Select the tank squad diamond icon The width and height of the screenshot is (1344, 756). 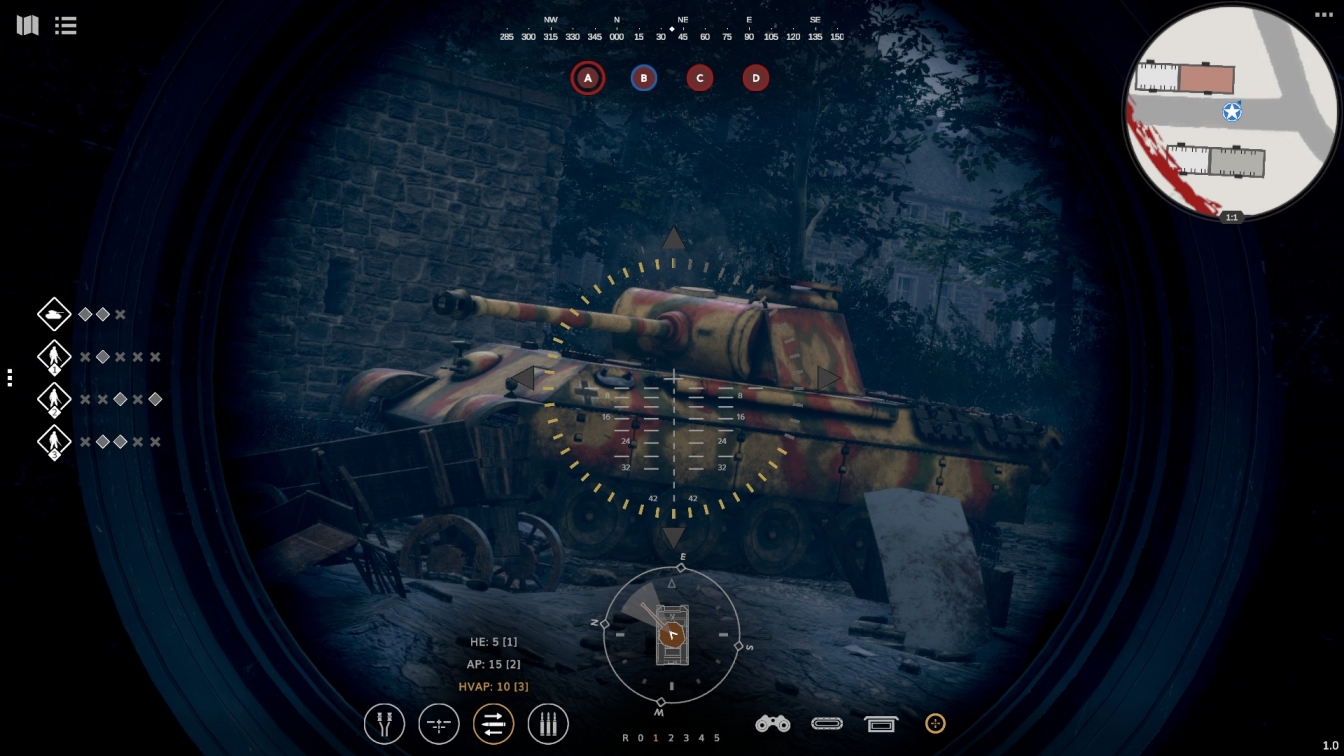click(x=54, y=314)
